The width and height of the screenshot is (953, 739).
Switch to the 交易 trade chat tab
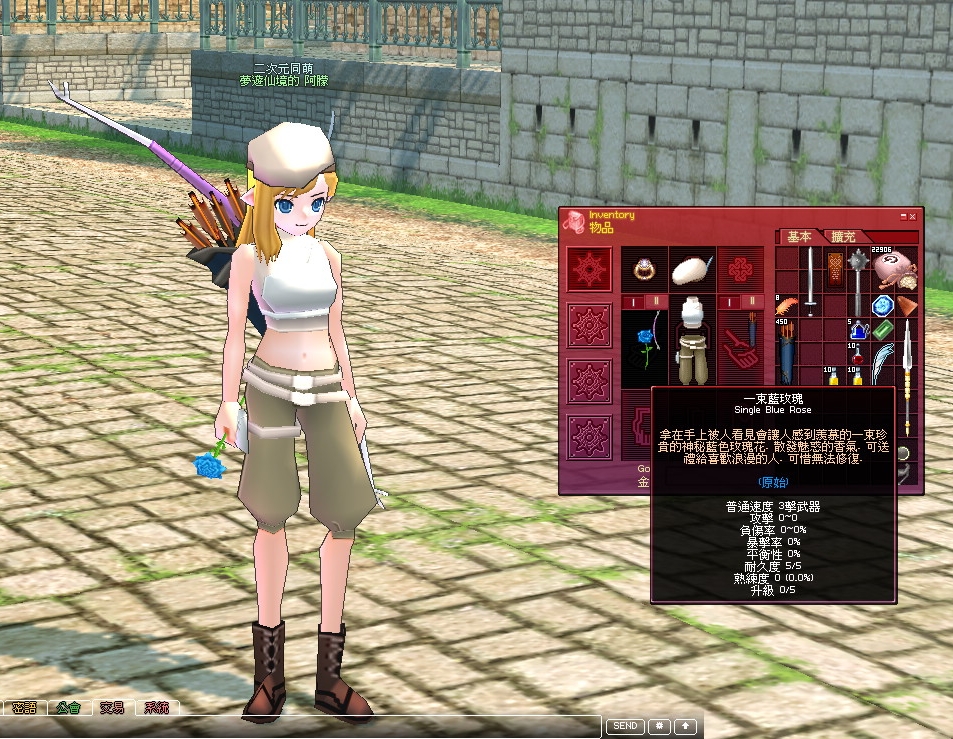click(112, 708)
